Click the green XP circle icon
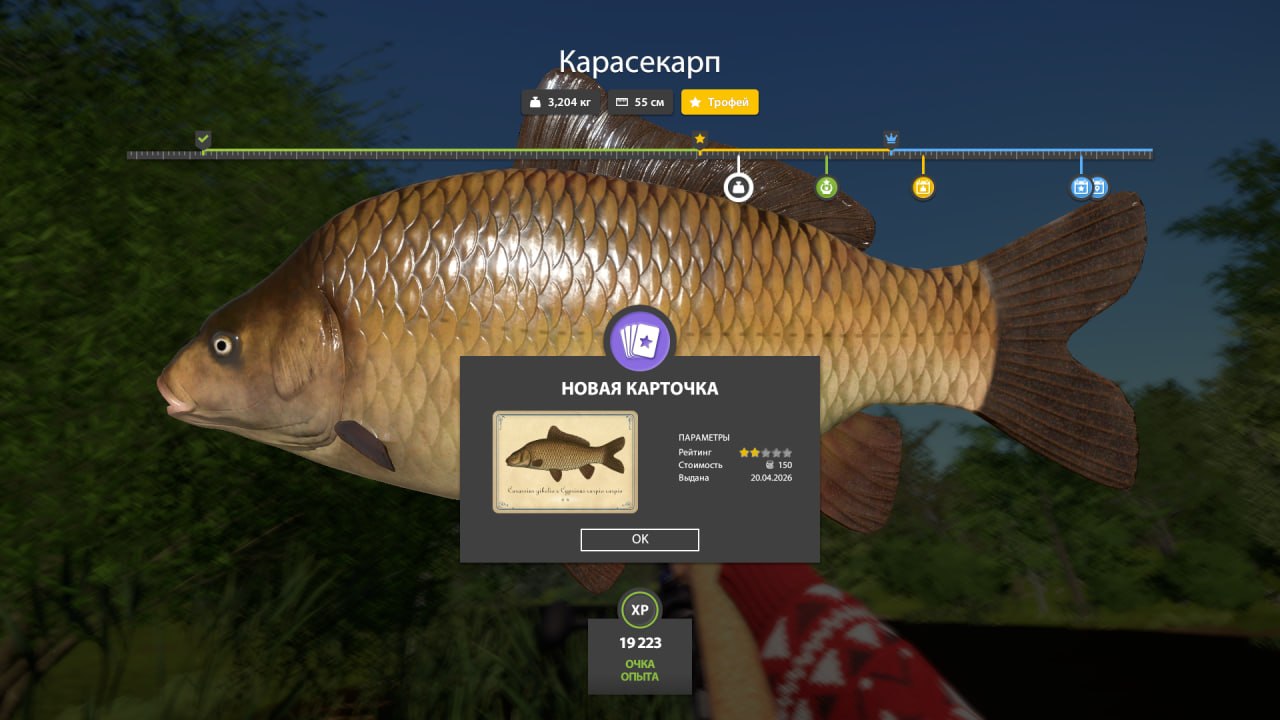Viewport: 1280px width, 720px height. point(639,608)
